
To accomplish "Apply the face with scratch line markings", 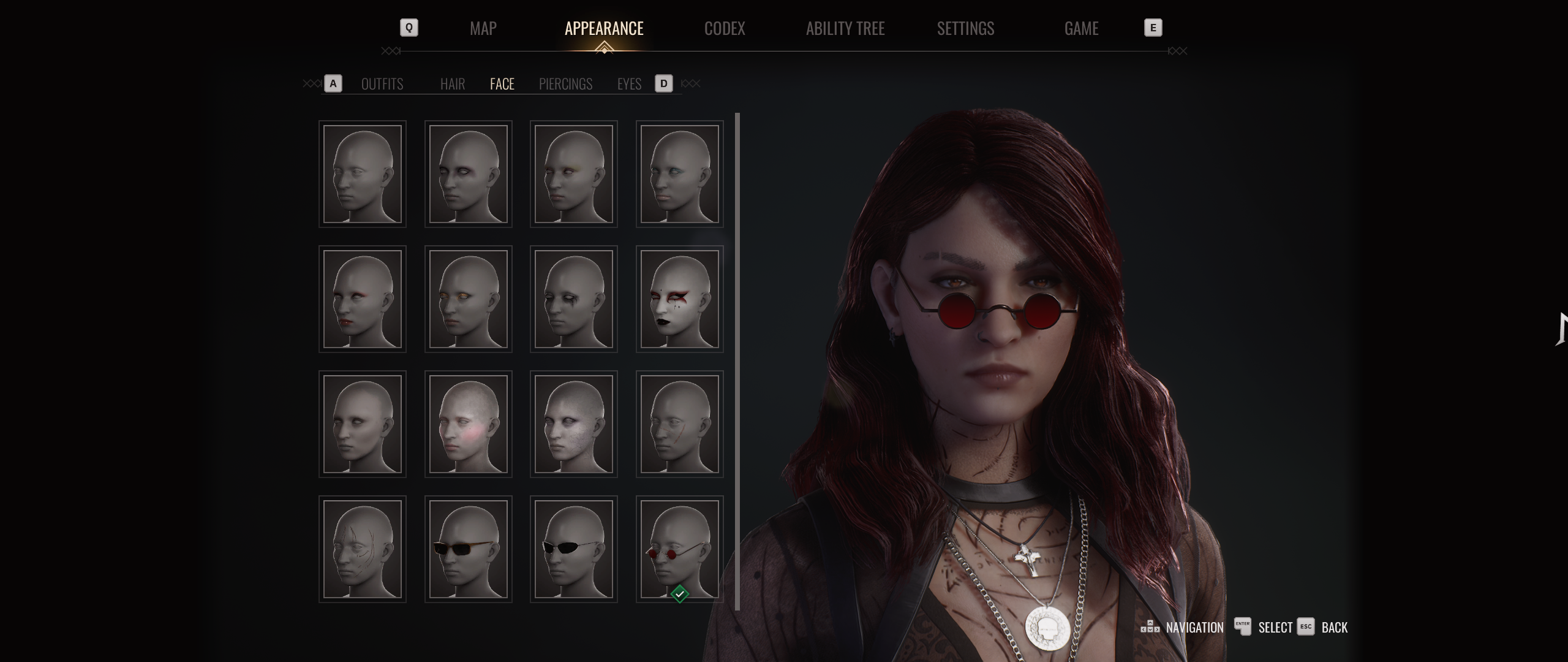I will coord(362,549).
